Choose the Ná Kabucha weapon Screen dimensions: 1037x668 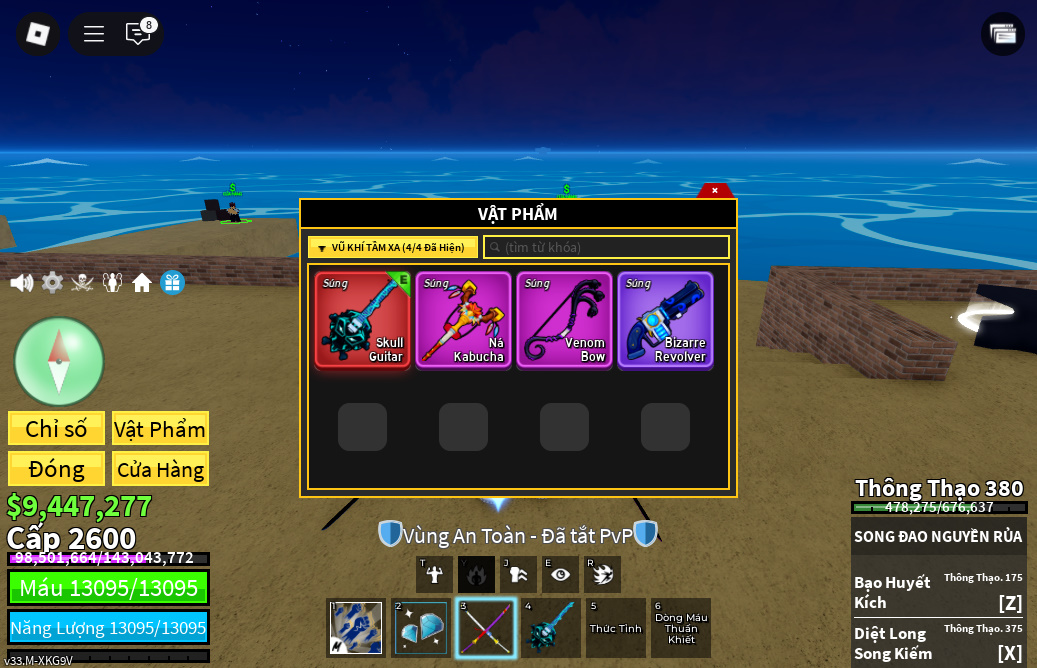463,320
